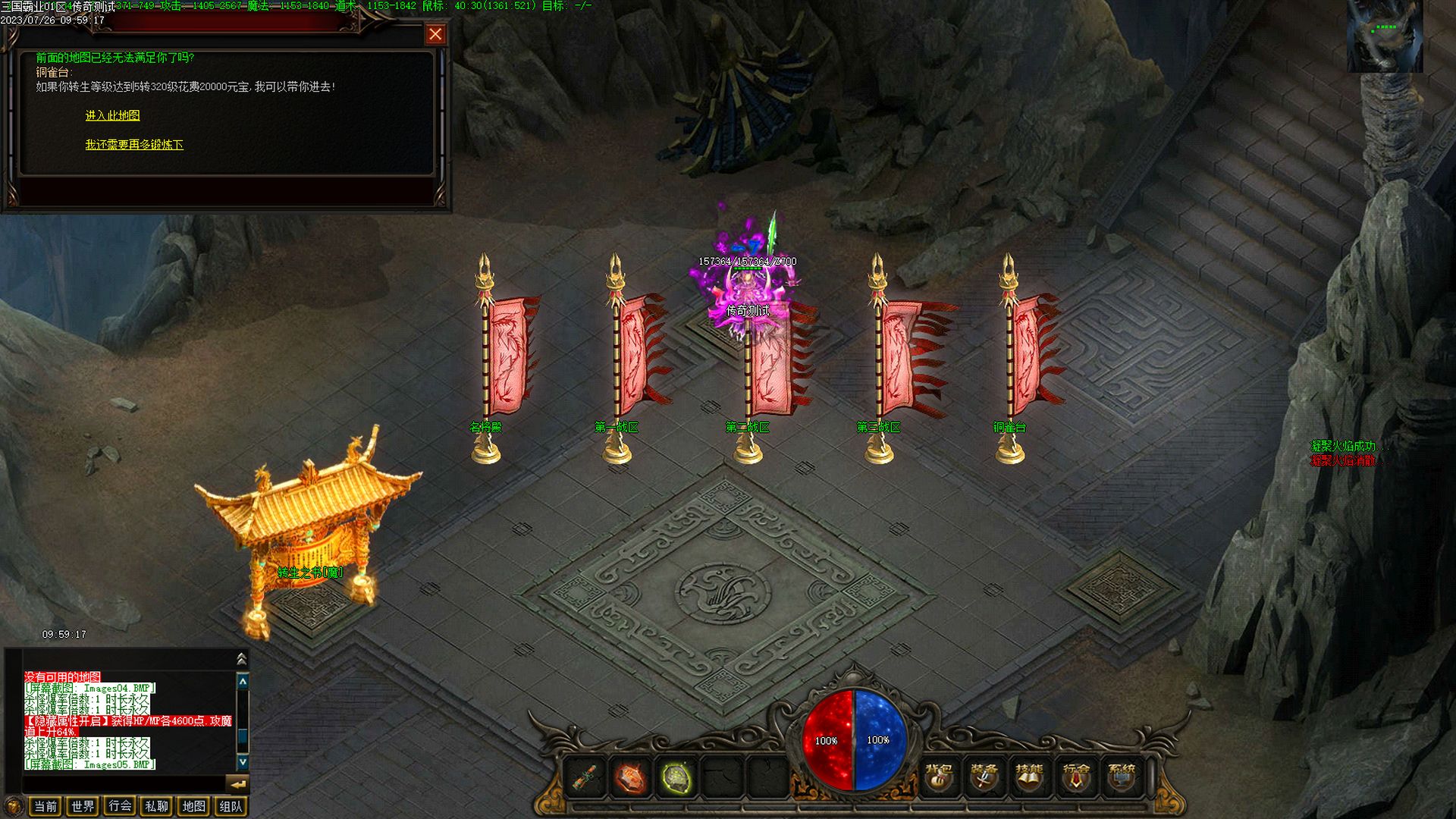Show the 技能 skills book panel
This screenshot has height=819, width=1456.
pyautogui.click(x=1030, y=777)
